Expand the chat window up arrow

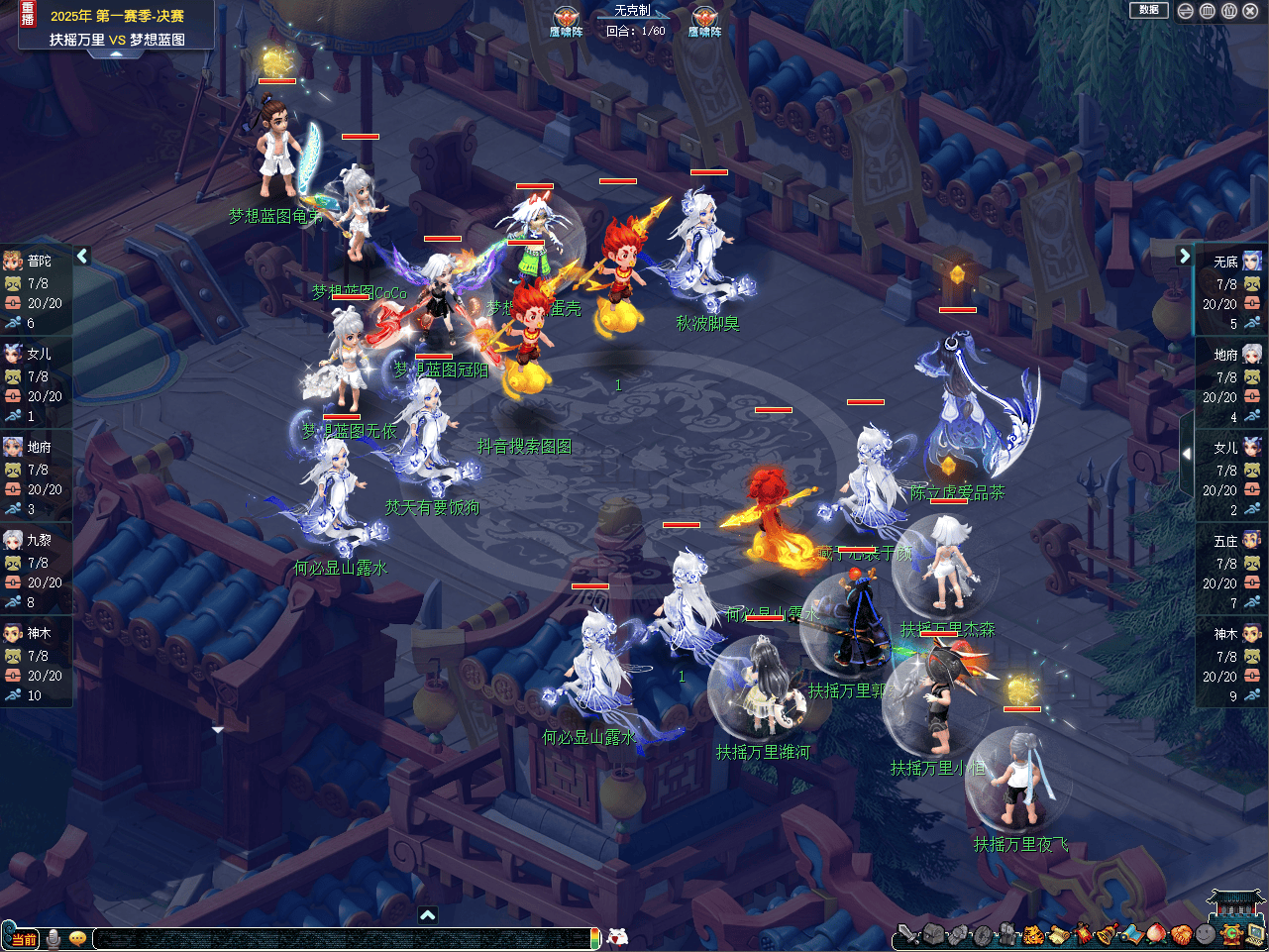pyautogui.click(x=427, y=915)
